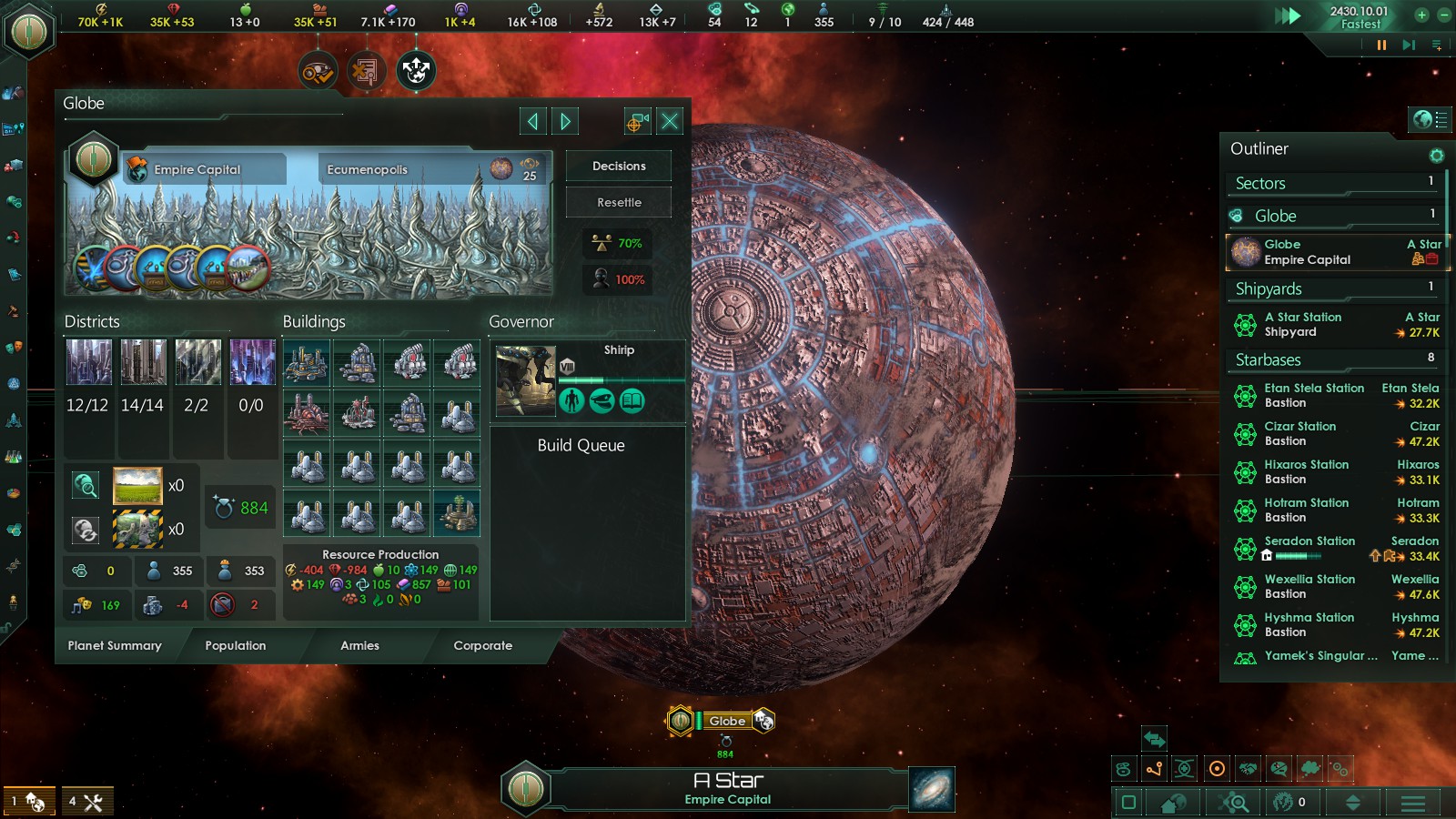The image size is (1456, 819).
Task: Go to the next planet arrow
Action: pos(565,121)
